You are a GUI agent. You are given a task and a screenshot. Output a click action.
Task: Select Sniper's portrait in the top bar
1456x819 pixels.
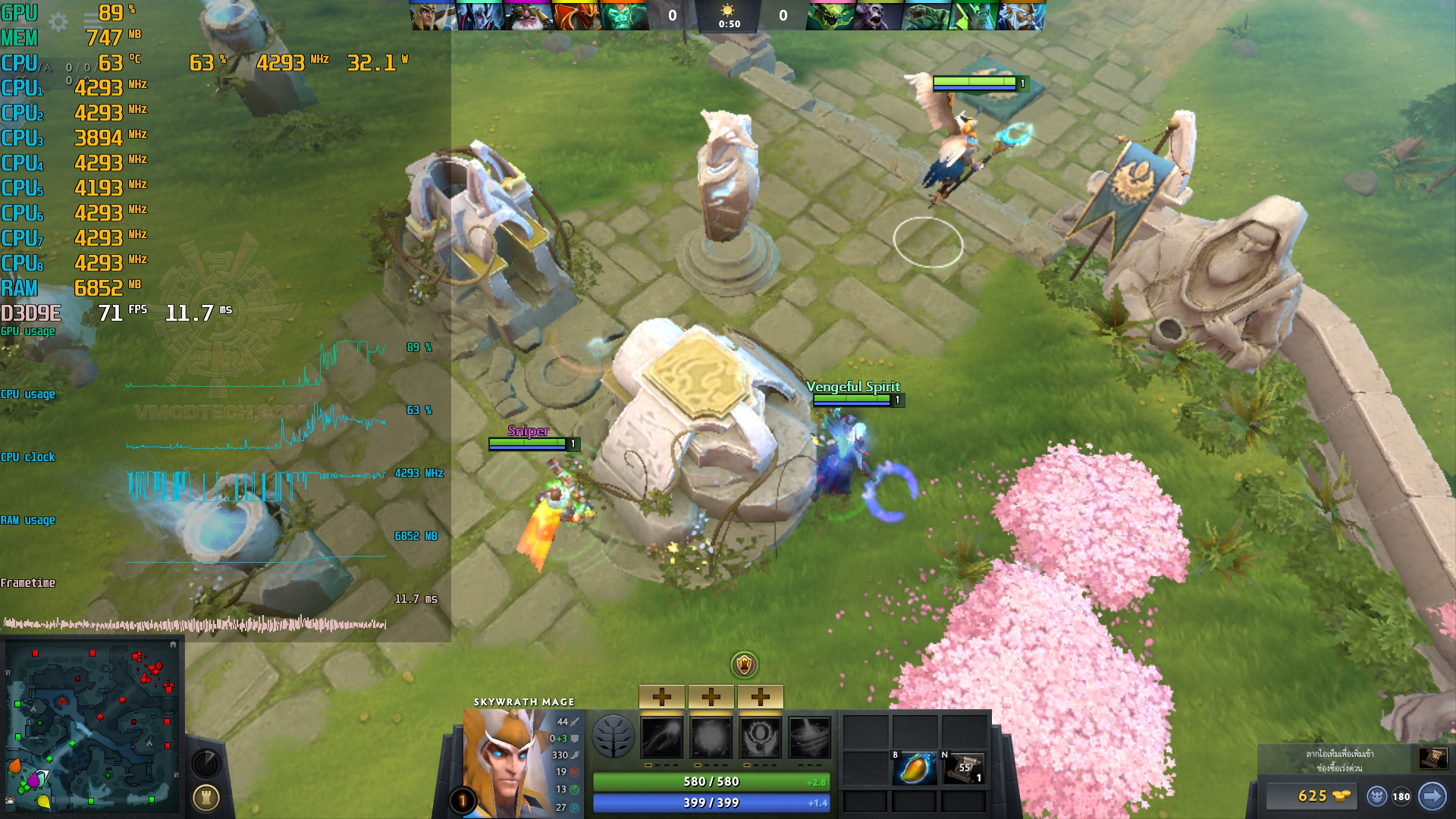coord(529,15)
